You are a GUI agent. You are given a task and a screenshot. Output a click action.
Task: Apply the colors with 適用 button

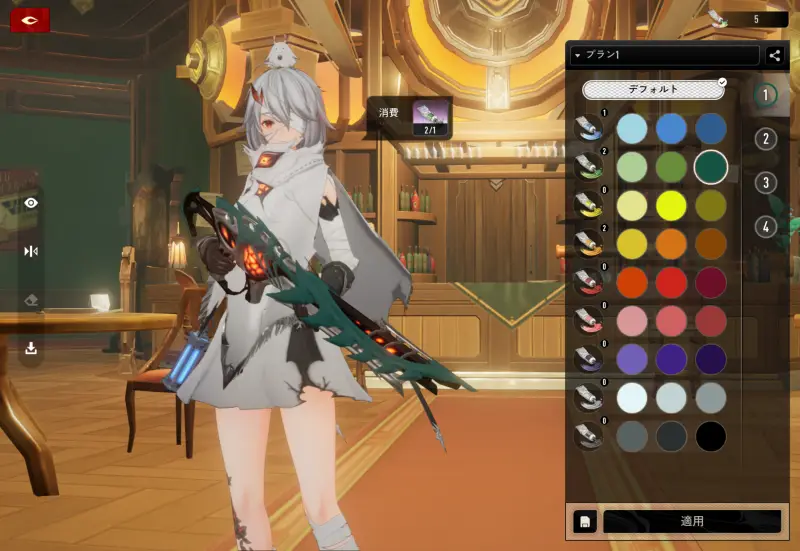tap(692, 521)
